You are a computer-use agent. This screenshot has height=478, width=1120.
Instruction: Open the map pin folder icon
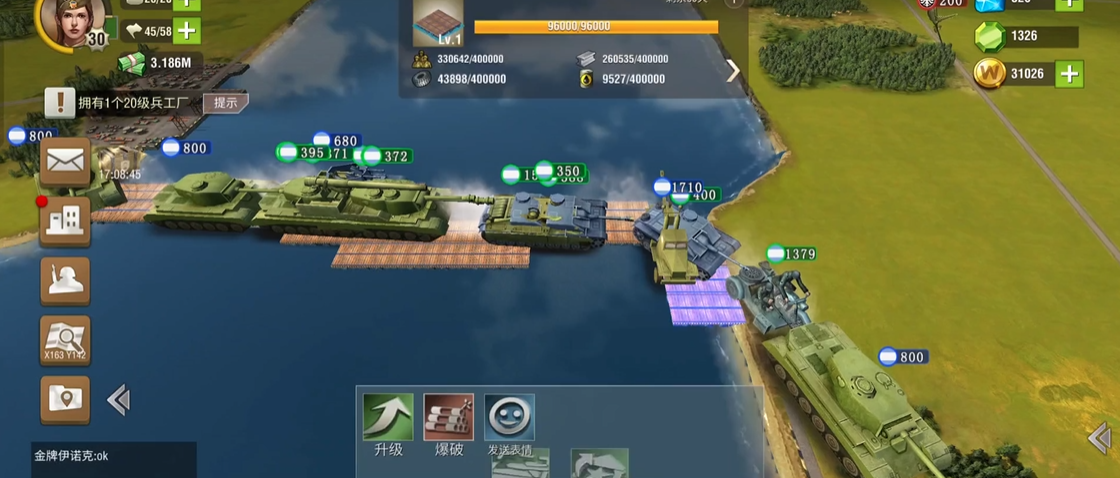click(x=65, y=399)
